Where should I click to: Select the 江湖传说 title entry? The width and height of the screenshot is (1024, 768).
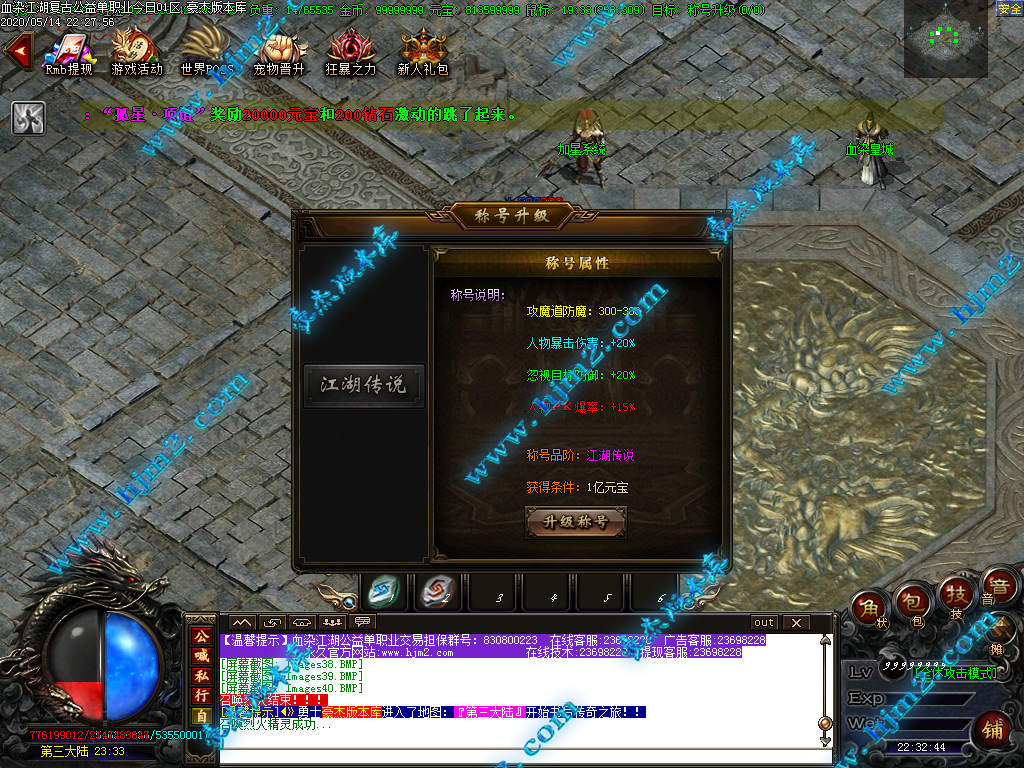pos(363,385)
